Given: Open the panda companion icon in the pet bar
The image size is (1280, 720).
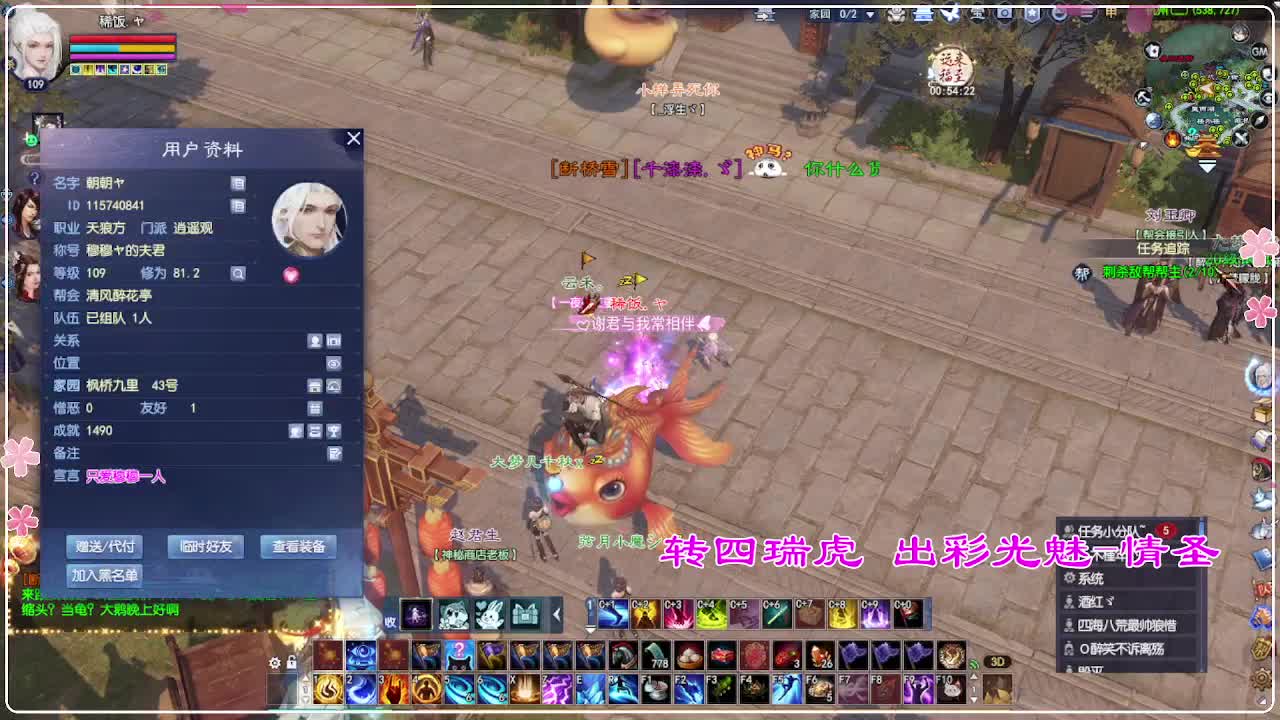Looking at the screenshot, I should (452, 613).
